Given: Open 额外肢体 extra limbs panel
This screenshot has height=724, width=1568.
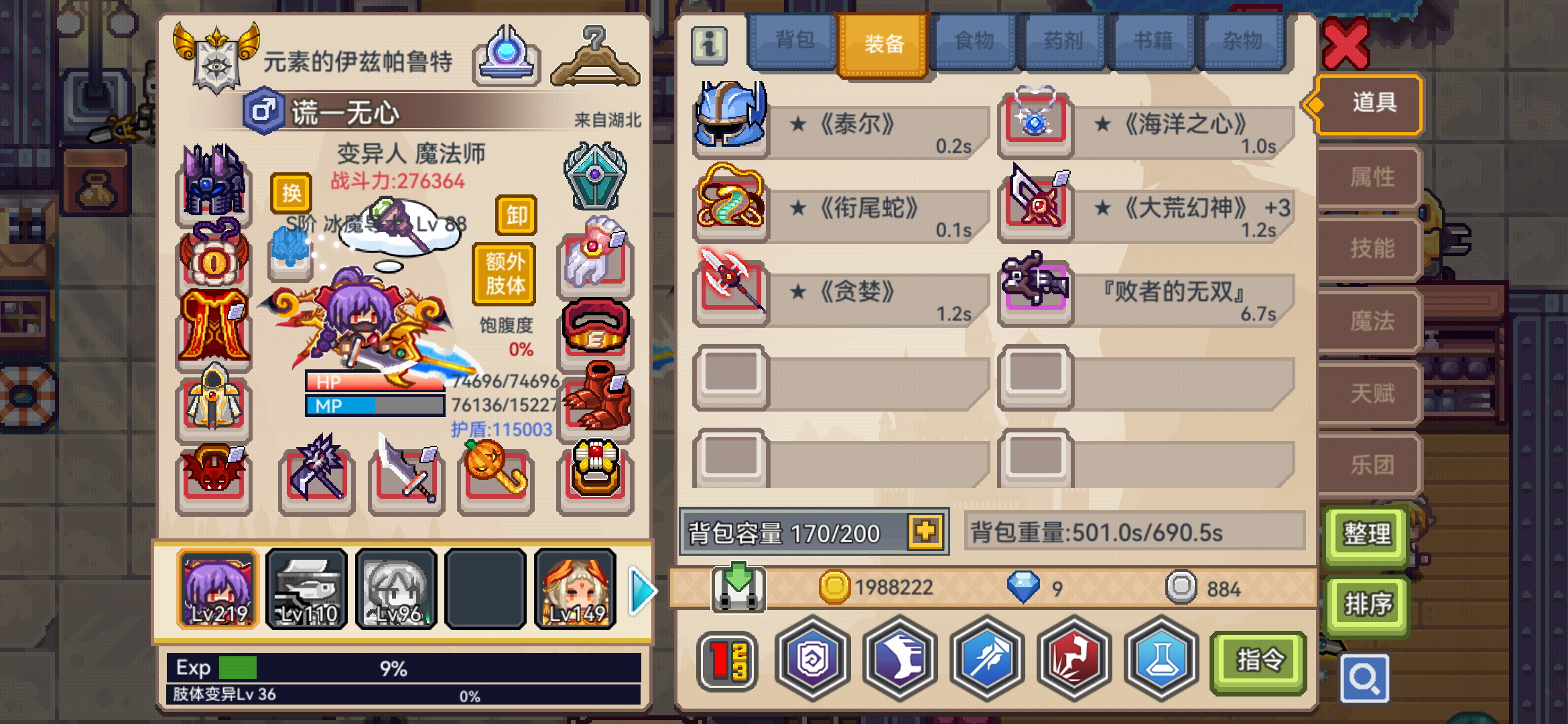Looking at the screenshot, I should [504, 273].
